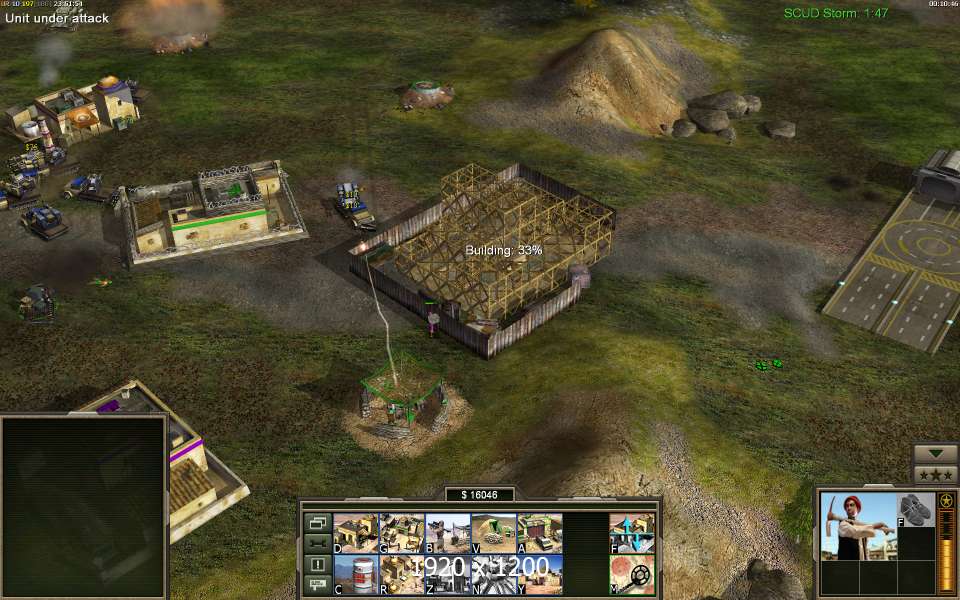960x600 pixels.
Task: Click the worker shoes upgrade icon
Action: [x=915, y=510]
